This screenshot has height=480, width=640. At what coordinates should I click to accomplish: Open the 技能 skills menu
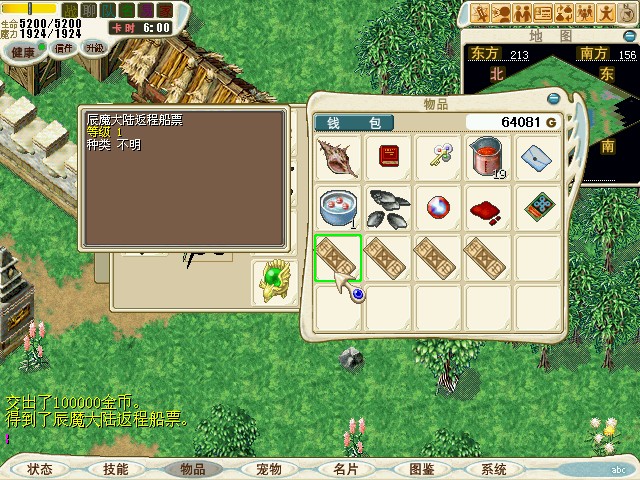115,469
